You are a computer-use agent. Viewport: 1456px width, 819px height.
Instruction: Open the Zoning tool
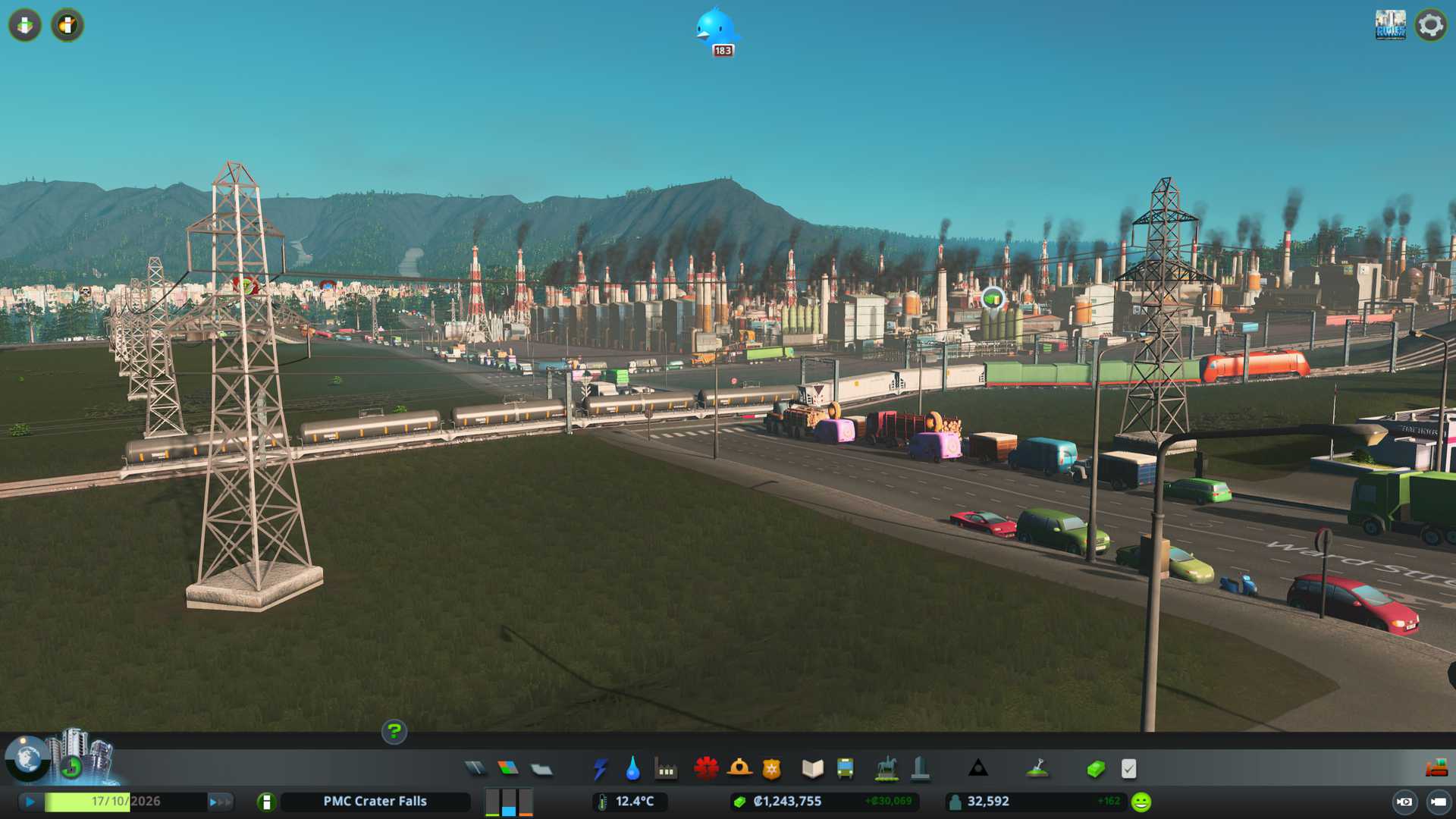(x=508, y=769)
